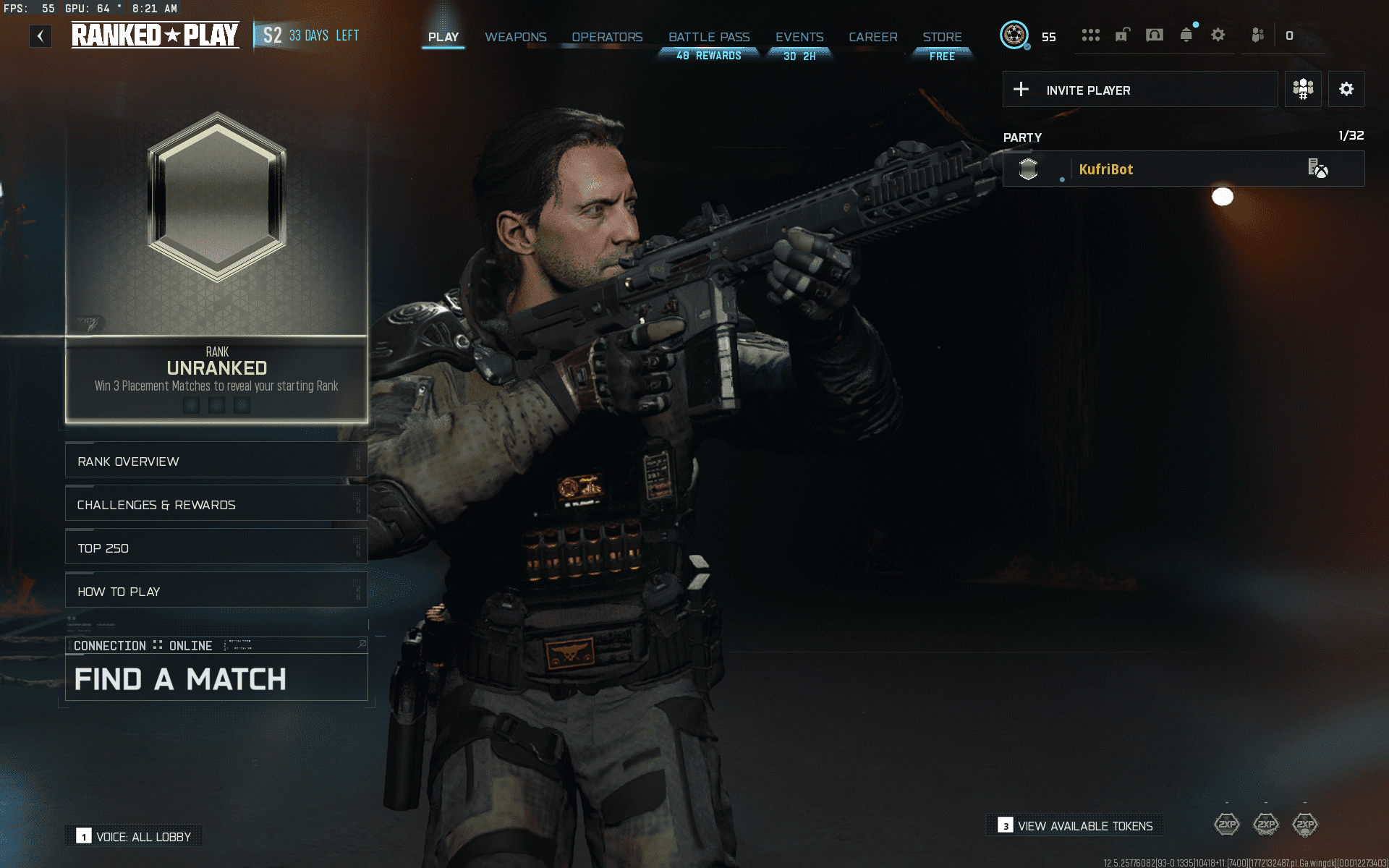This screenshot has height=868, width=1389.
Task: Open the BATTLE PASS menu showing 40 rewards
Action: 709,37
